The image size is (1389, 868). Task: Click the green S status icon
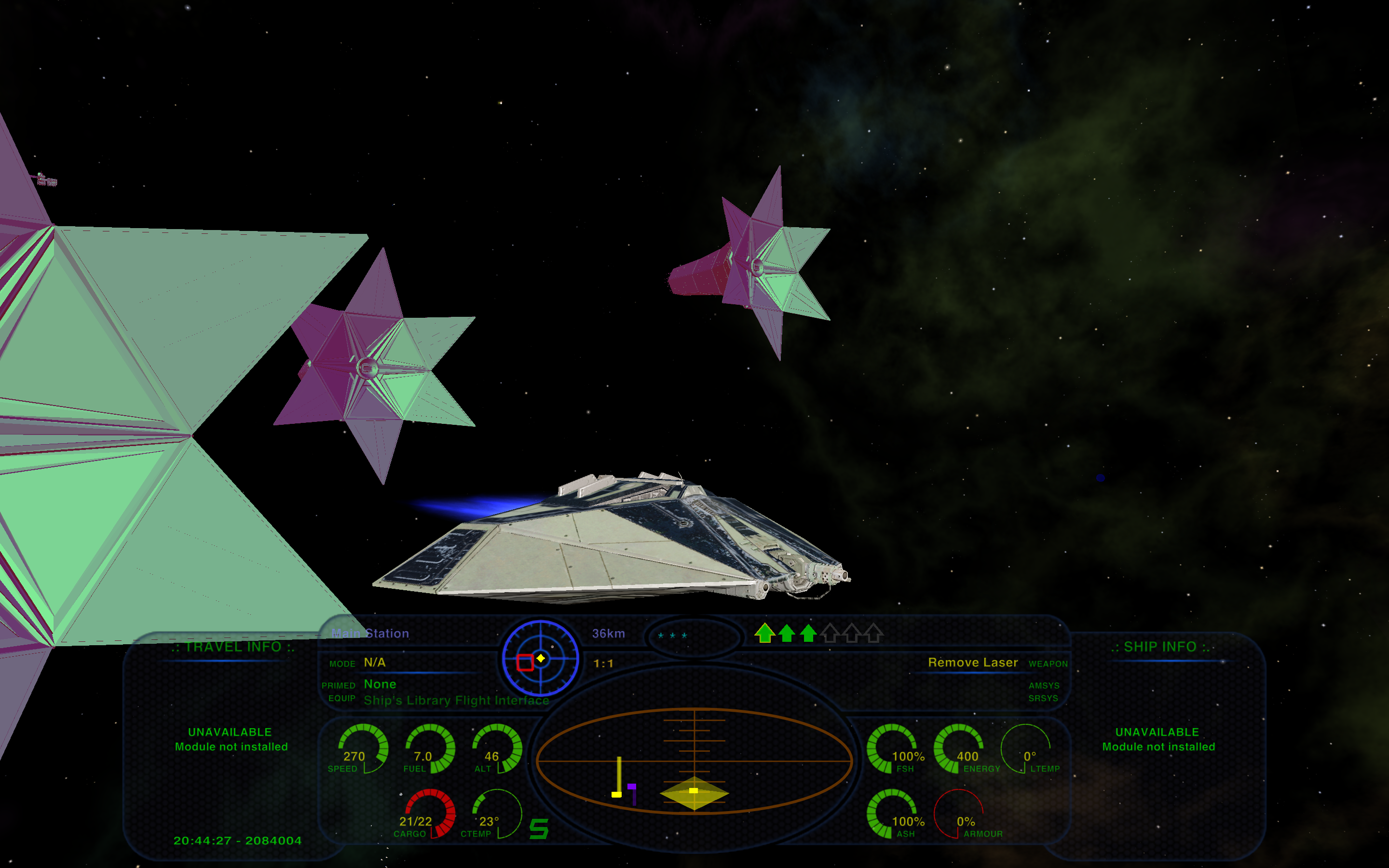(538, 828)
